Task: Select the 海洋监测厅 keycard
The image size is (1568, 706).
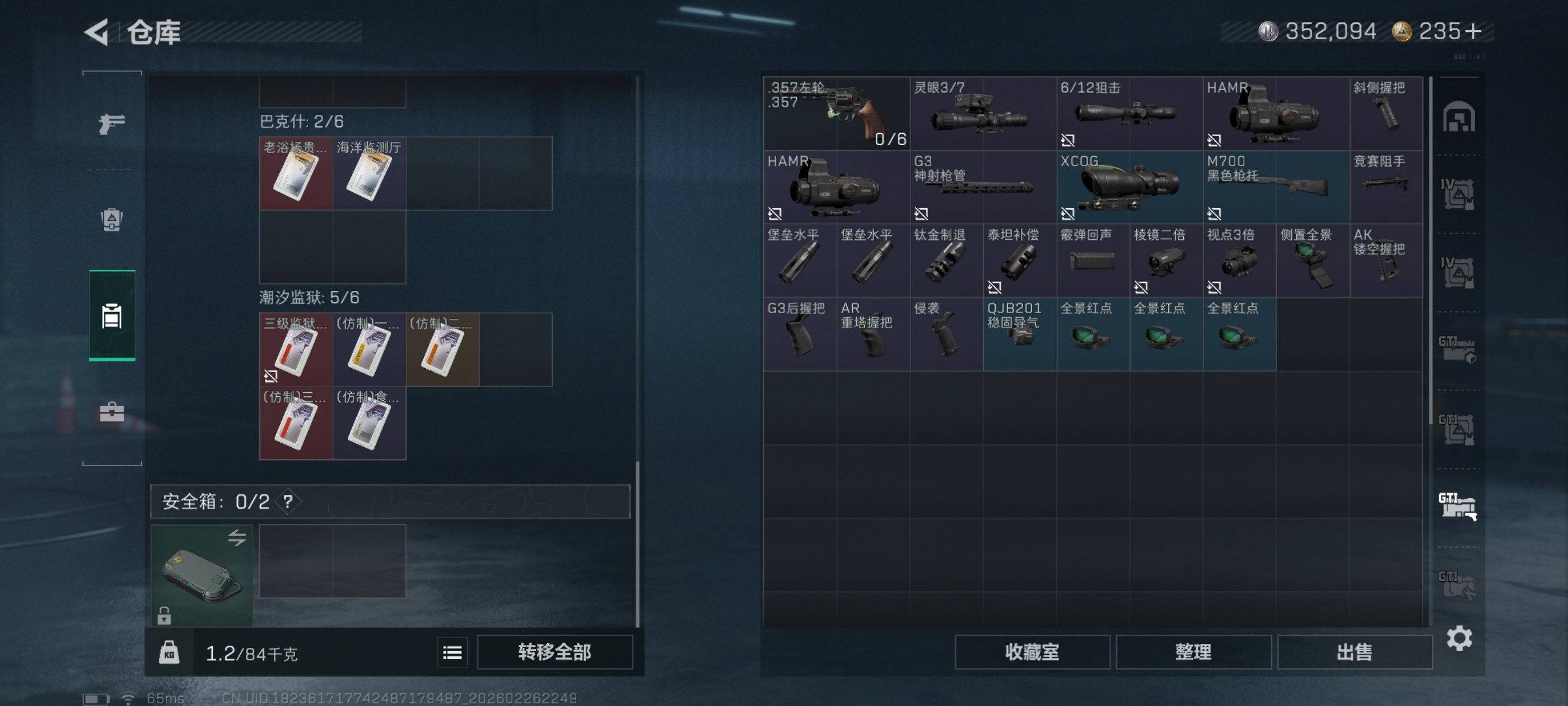Action: click(369, 174)
